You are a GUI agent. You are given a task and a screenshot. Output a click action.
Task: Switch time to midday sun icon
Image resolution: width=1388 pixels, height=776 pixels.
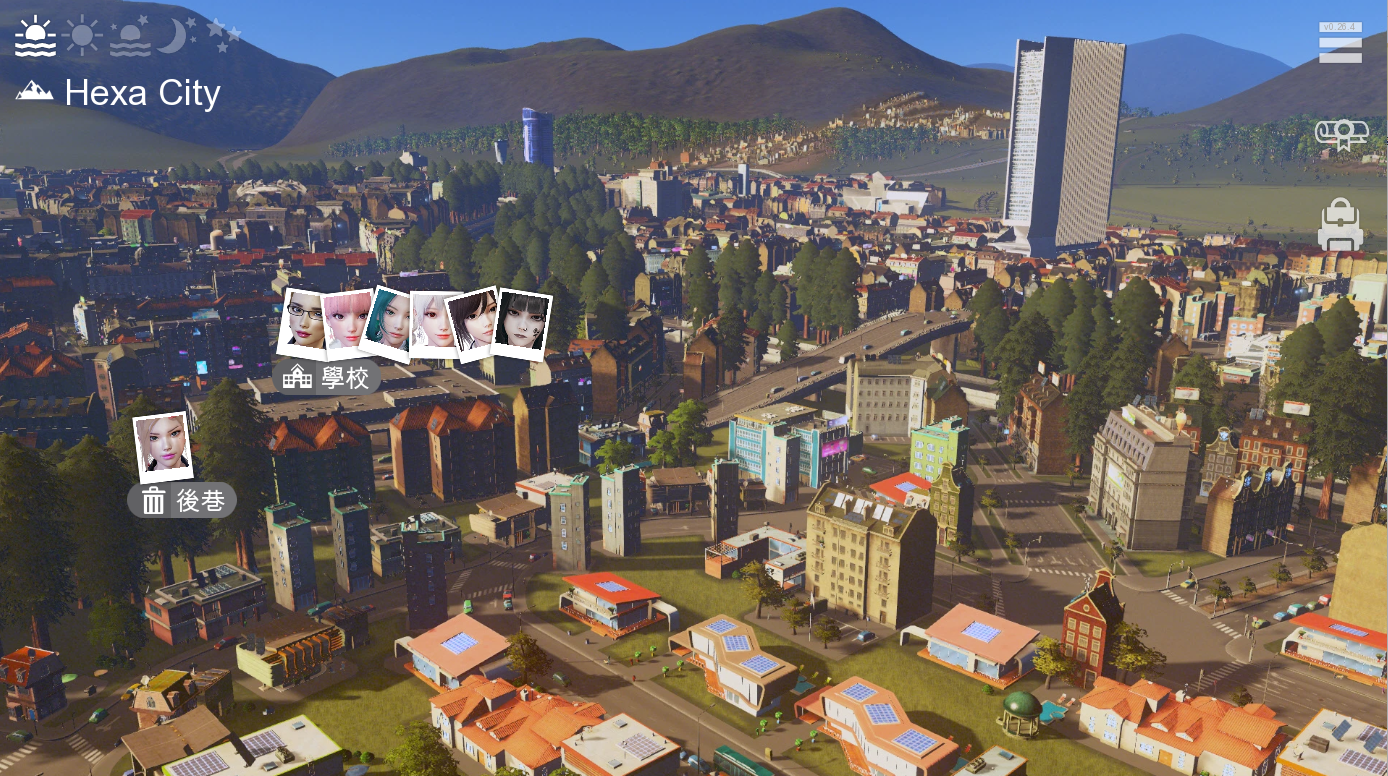point(82,37)
